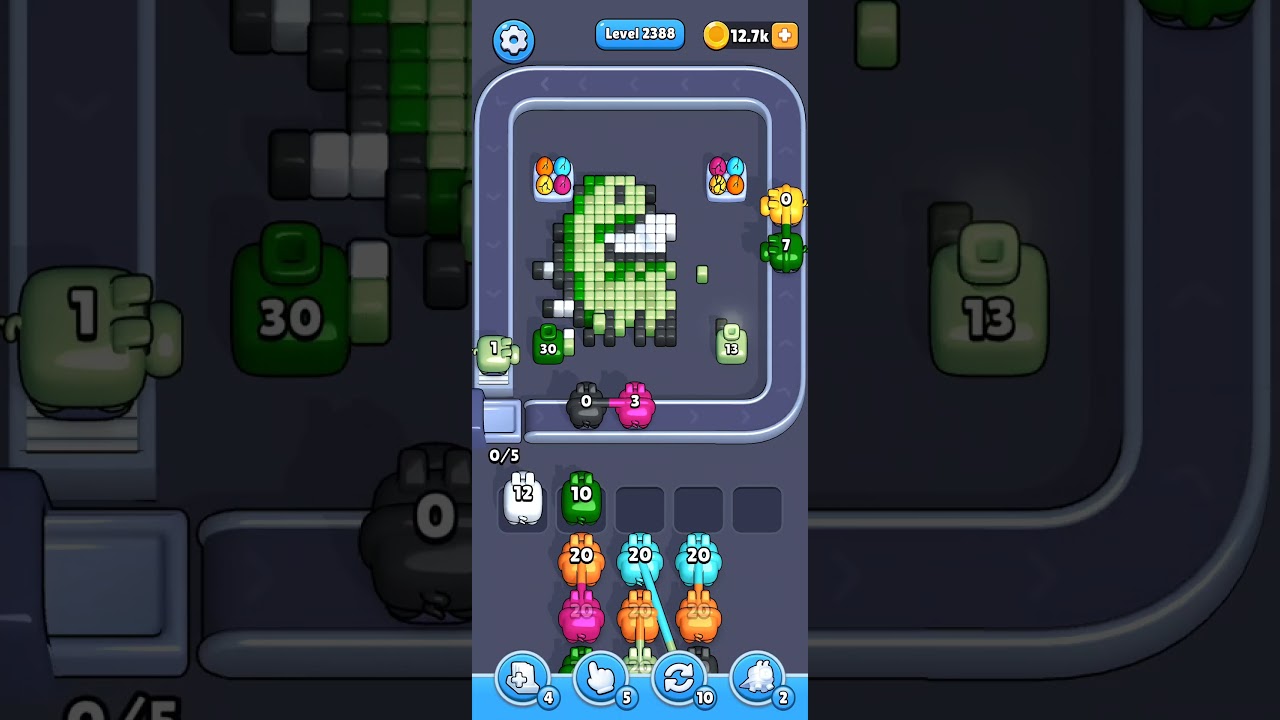This screenshot has height=720, width=1280.
Task: Tap the dark green block labeled 30
Action: click(x=548, y=345)
